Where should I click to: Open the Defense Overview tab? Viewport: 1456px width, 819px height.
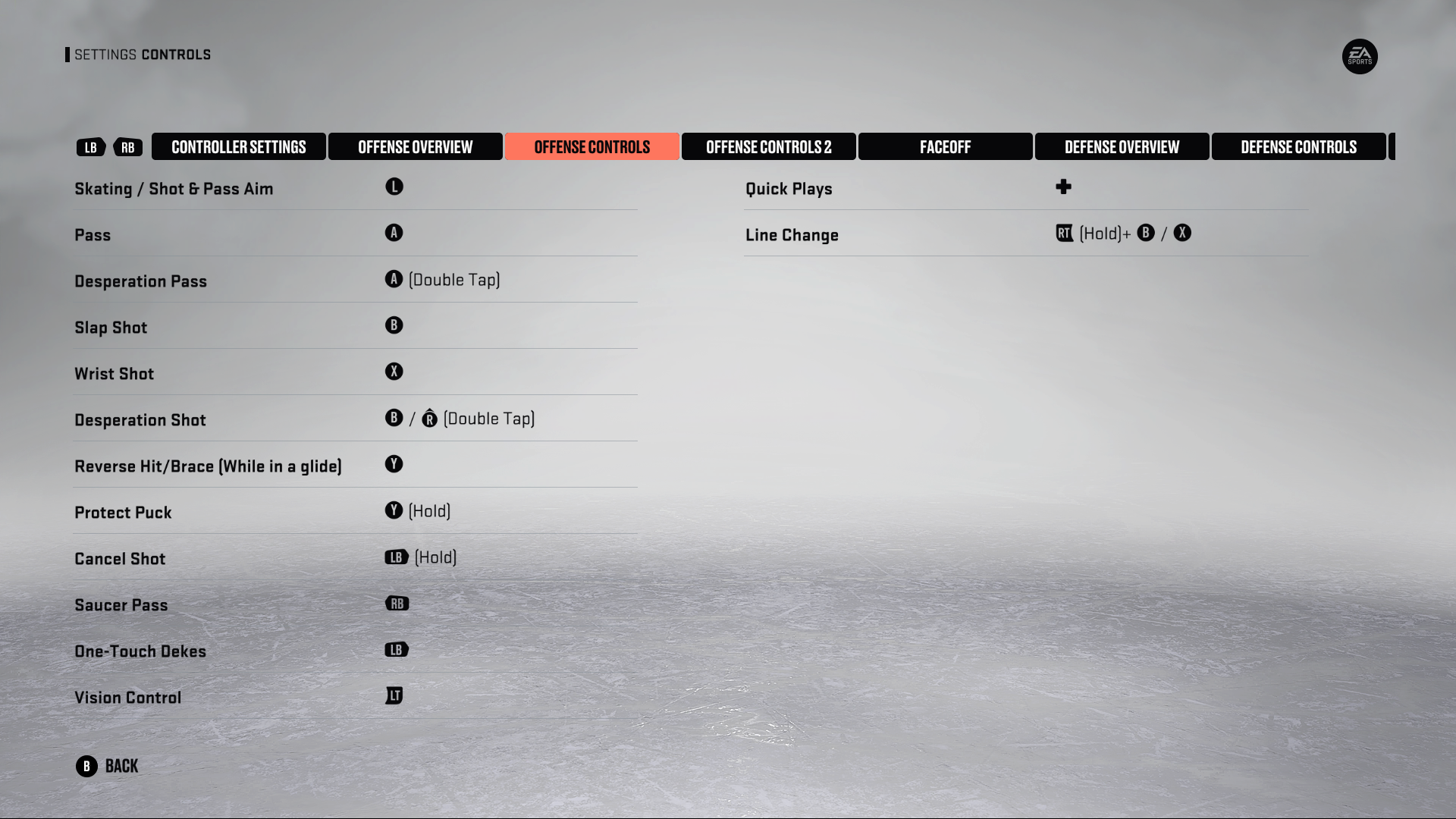tap(1122, 146)
